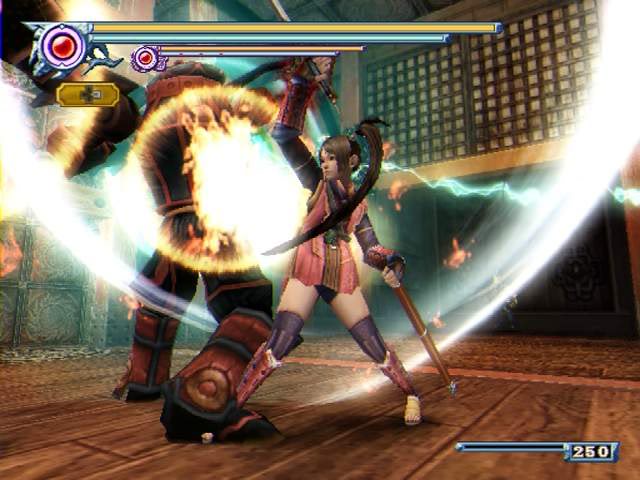Click the large red orb emblem
The image size is (640, 480).
click(x=63, y=46)
